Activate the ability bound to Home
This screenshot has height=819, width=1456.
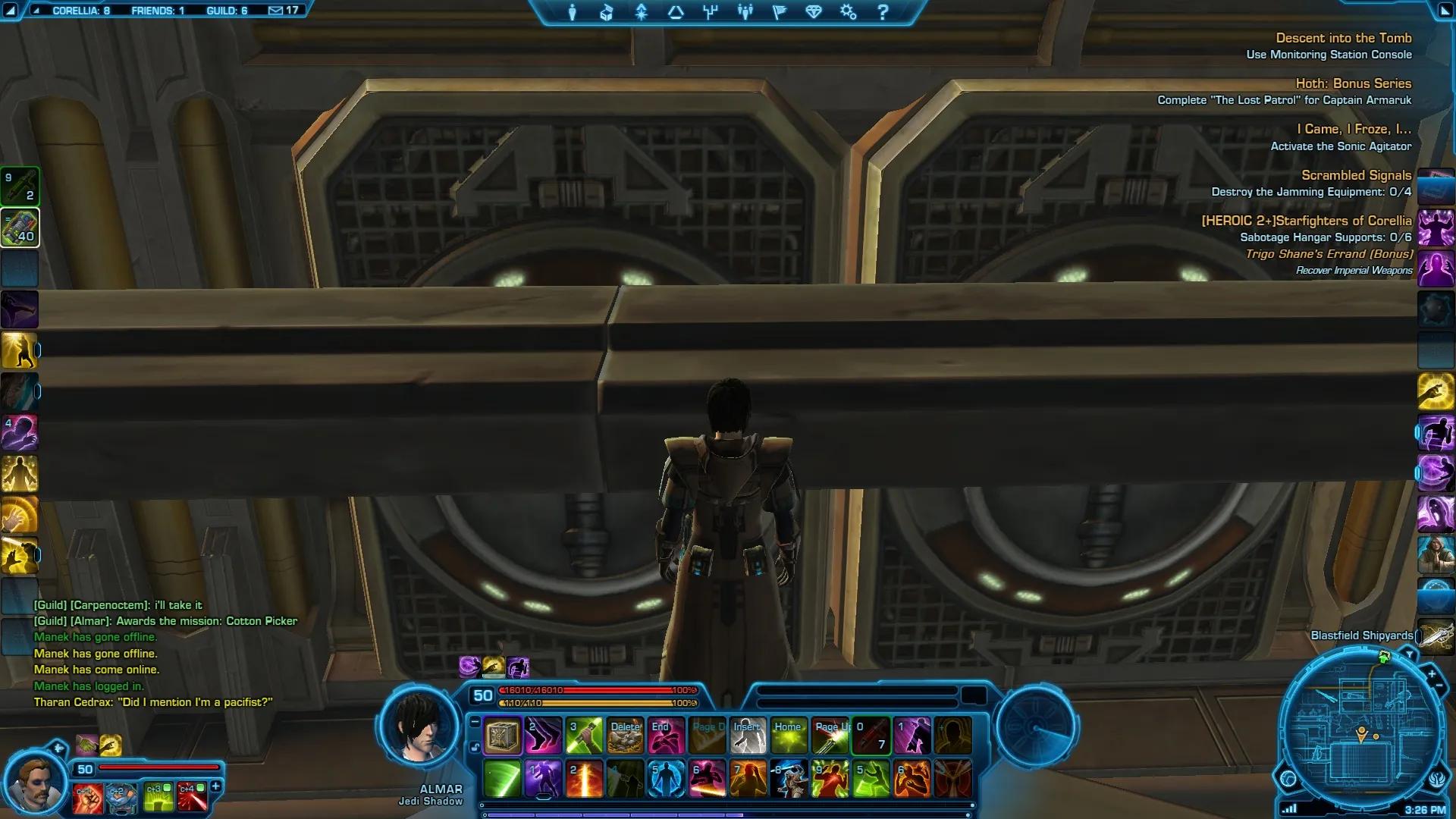(789, 736)
